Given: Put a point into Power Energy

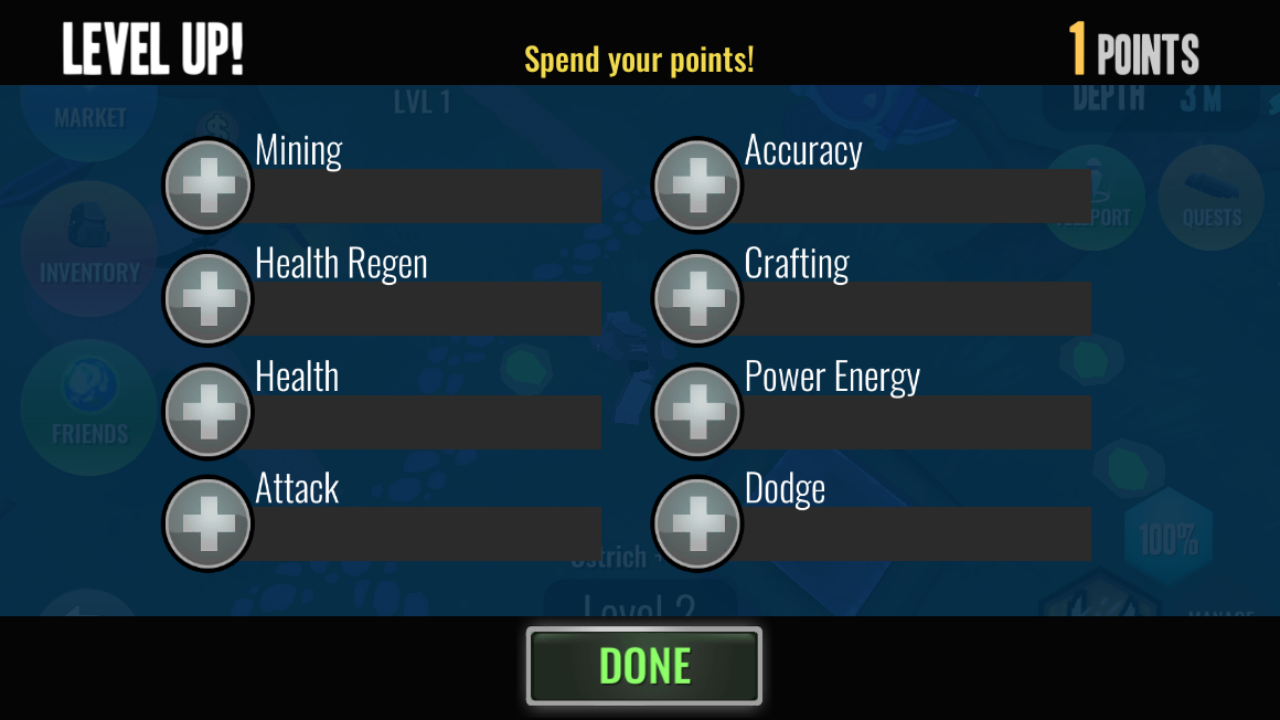Looking at the screenshot, I should coord(697,411).
